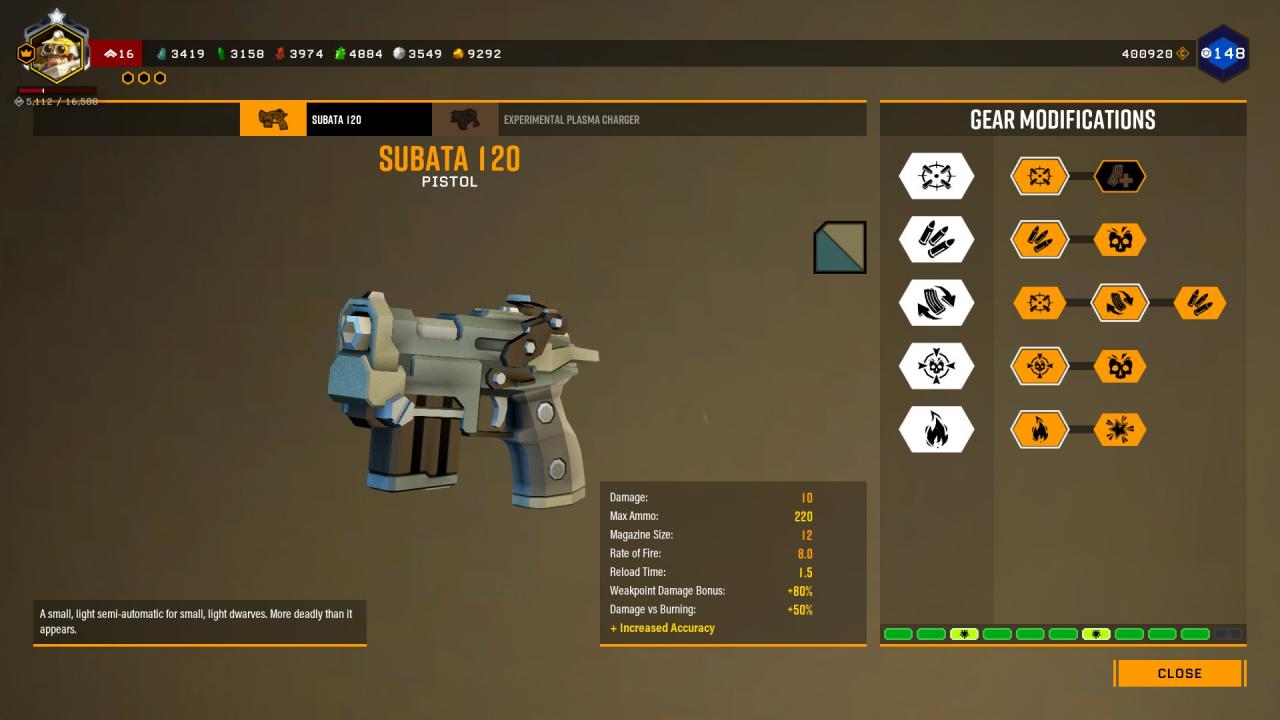Screen dimensions: 1280x720
Task: Click the dwarf character portrait
Action: 58,50
